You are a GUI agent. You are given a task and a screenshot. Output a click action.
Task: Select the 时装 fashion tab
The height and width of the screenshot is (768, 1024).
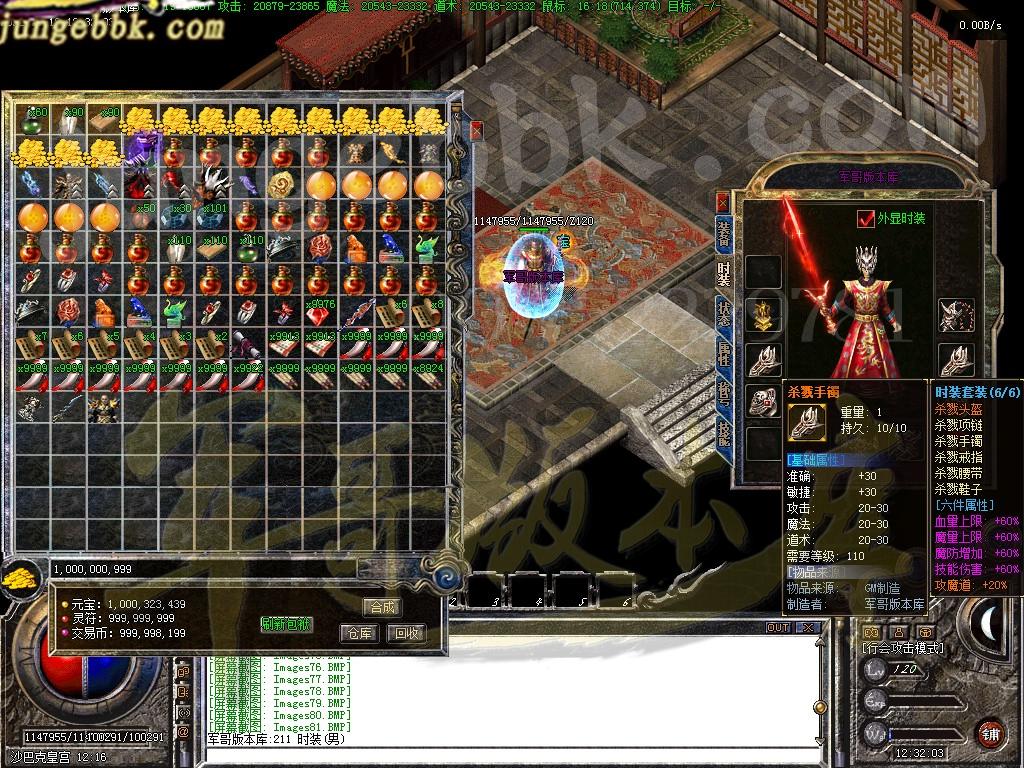pyautogui.click(x=724, y=273)
